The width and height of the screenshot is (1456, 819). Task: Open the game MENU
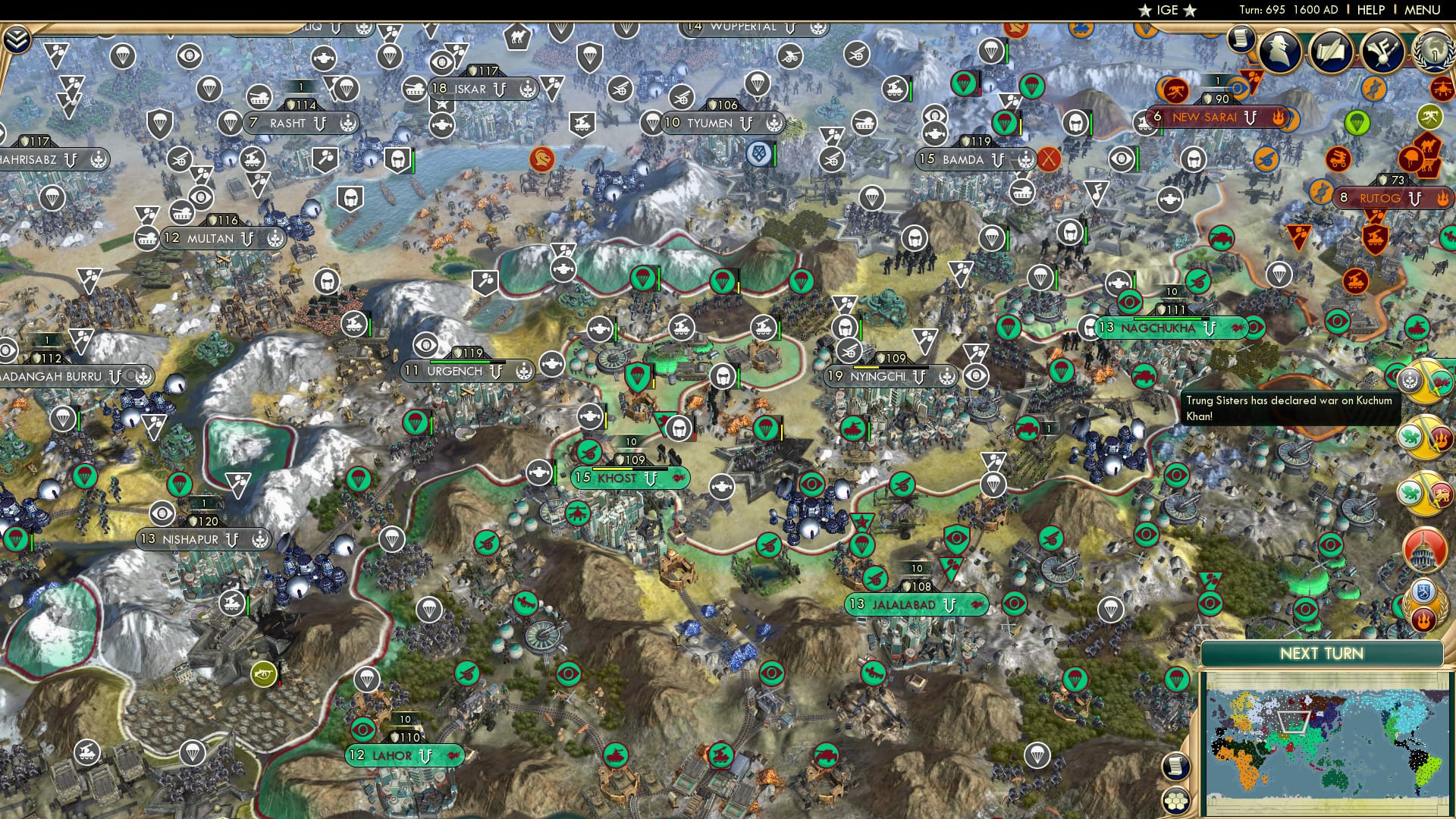tap(1421, 10)
